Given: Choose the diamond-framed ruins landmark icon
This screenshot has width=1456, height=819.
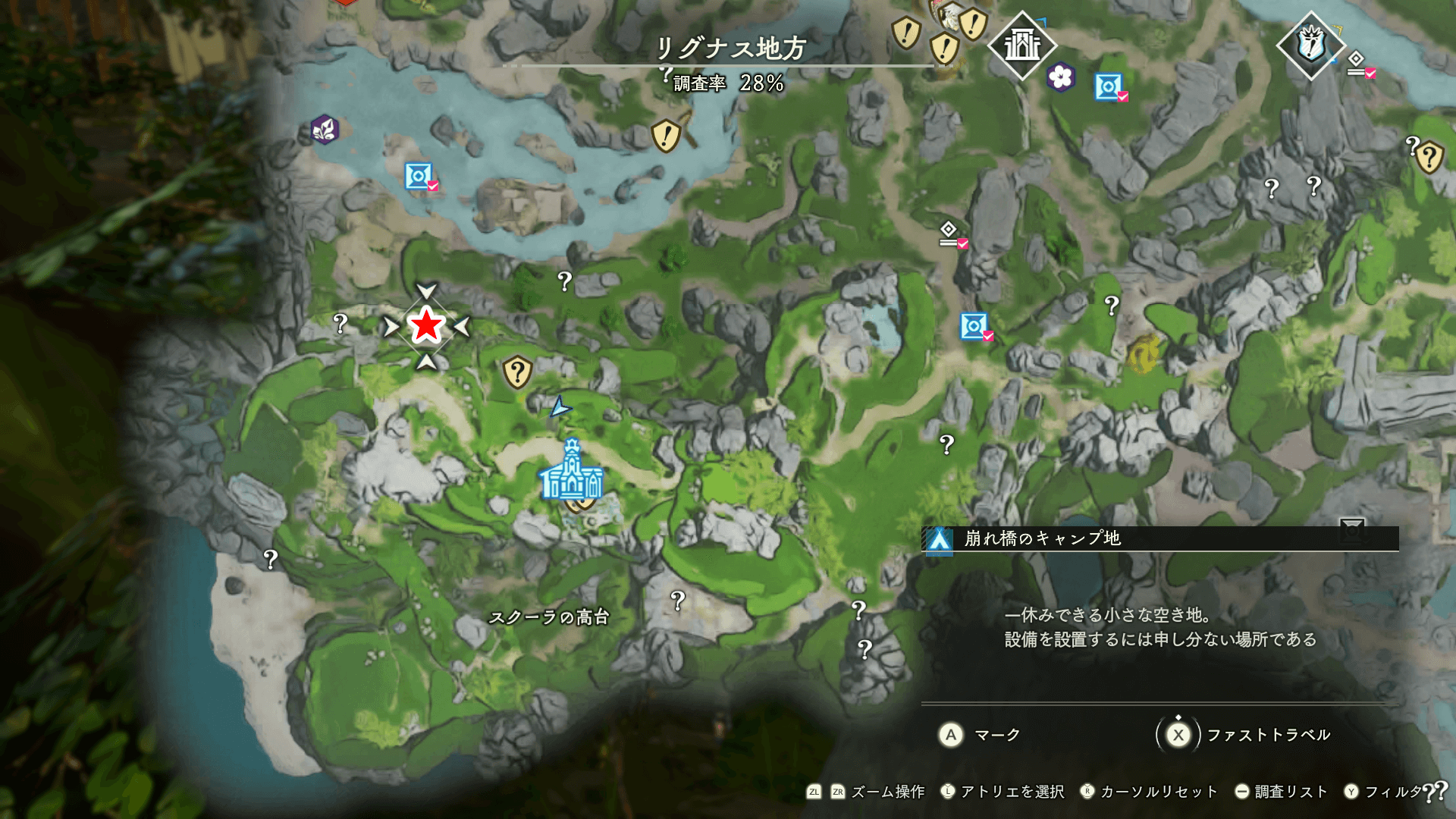Looking at the screenshot, I should tap(1022, 45).
